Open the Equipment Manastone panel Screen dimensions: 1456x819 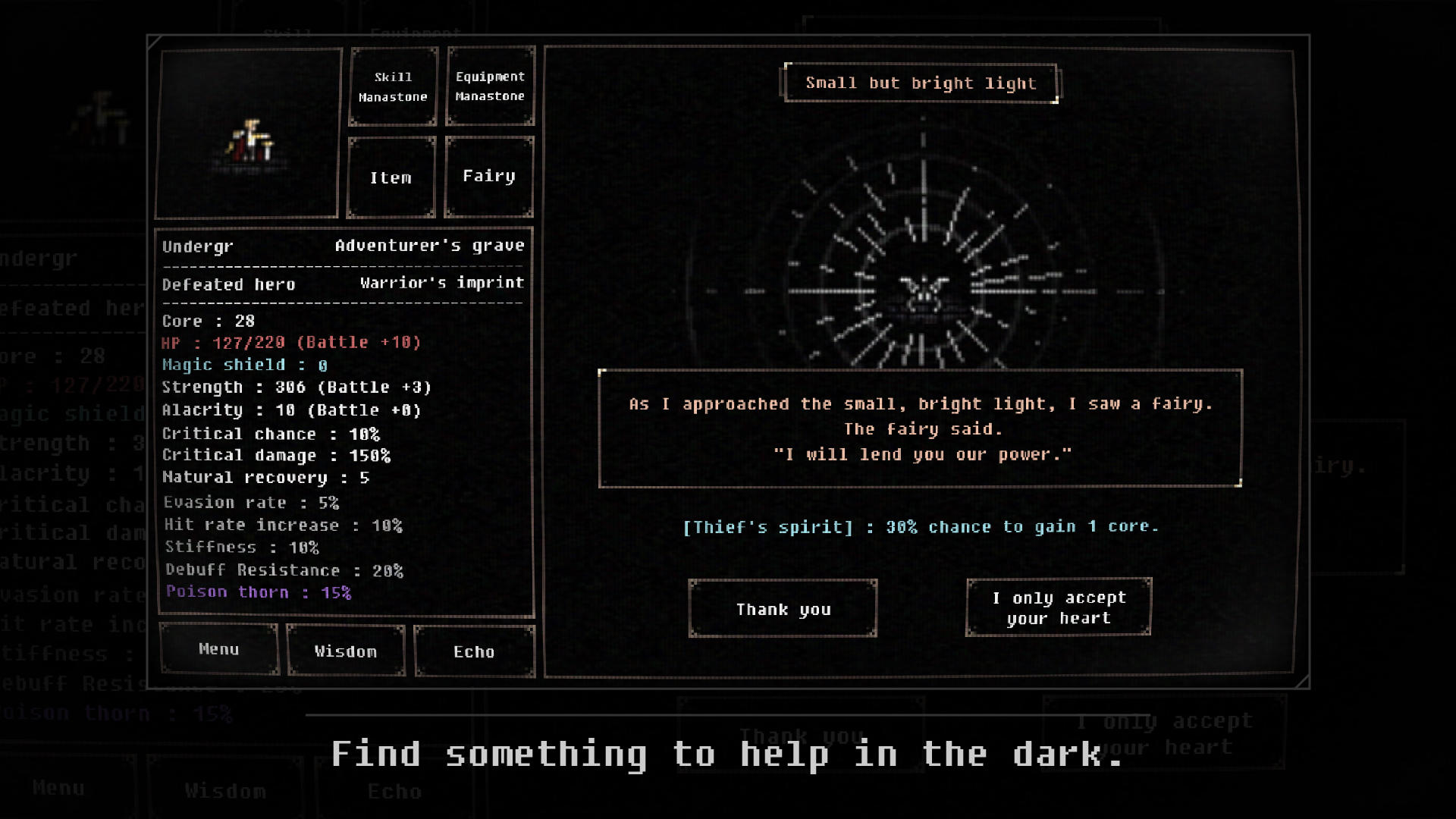489,86
